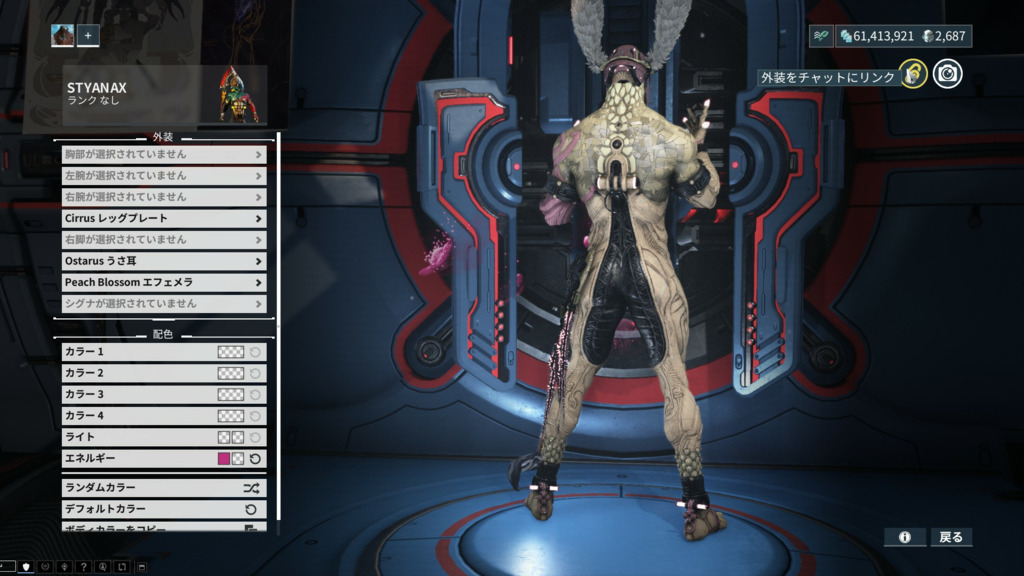Go back with the 戻る button

[951, 537]
